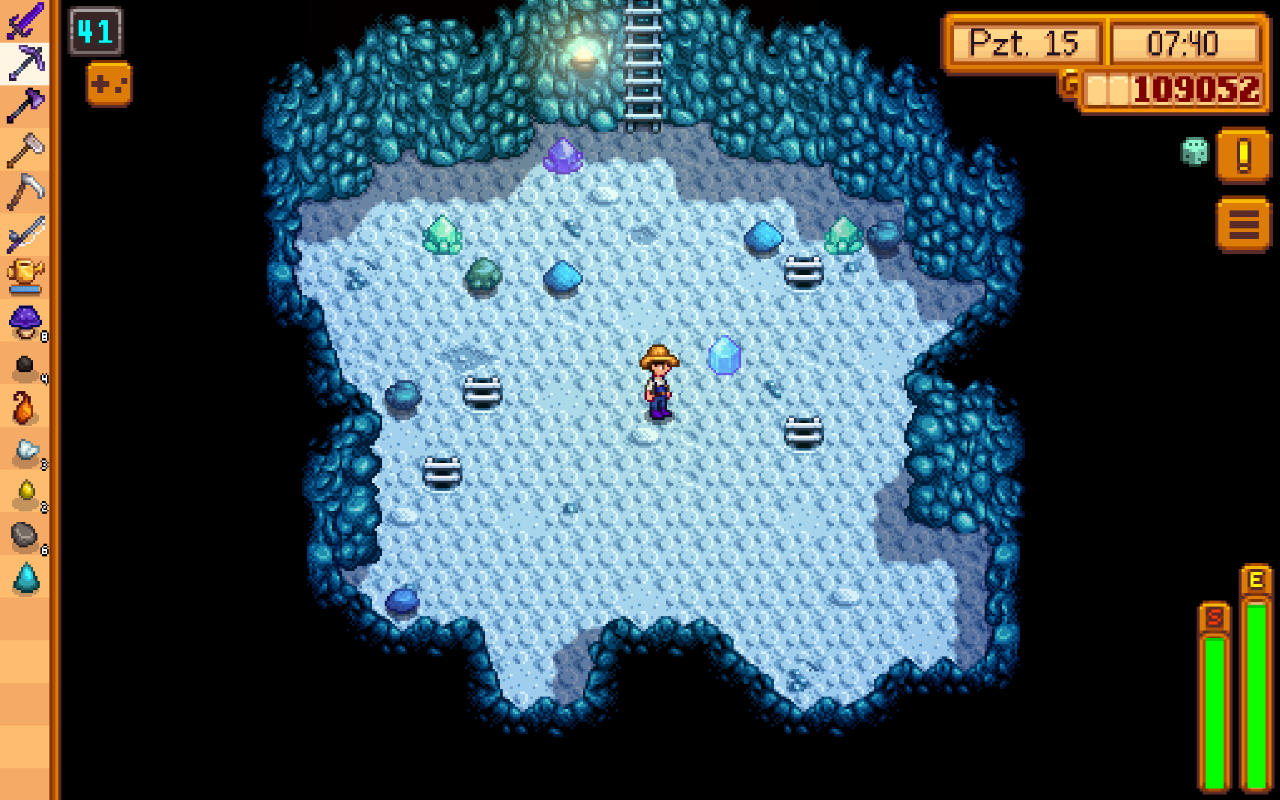Check the green dice luck buff icon
The width and height of the screenshot is (1280, 800).
[1194, 152]
